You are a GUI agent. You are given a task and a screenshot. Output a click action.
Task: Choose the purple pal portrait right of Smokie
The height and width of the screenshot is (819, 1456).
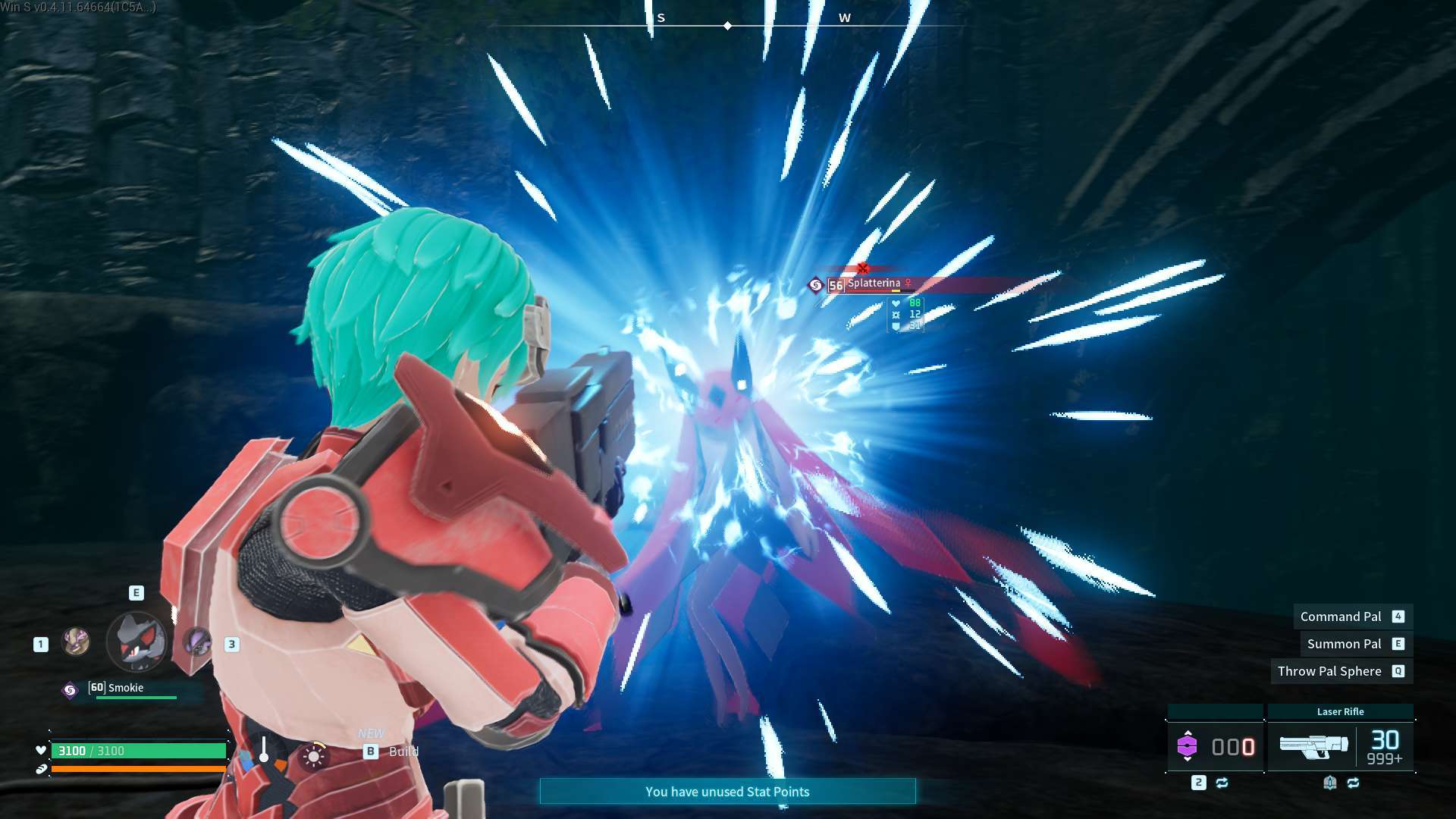coord(198,642)
